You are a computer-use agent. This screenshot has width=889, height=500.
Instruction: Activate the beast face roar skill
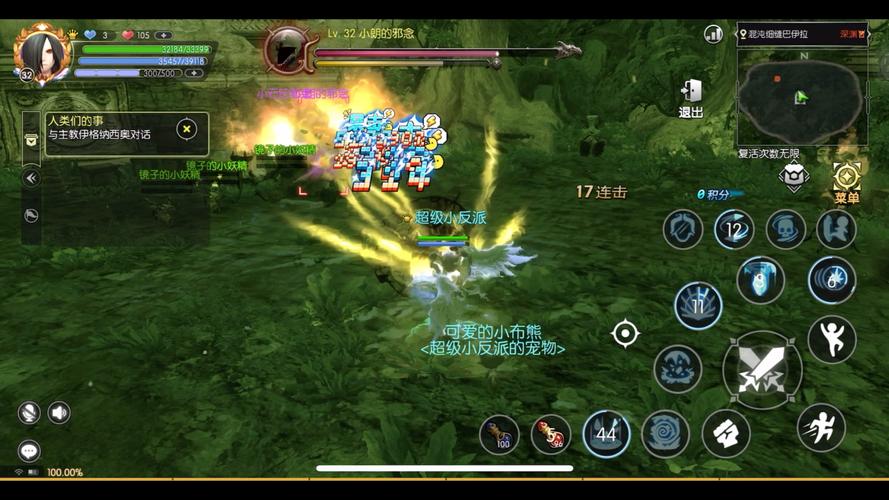click(677, 369)
